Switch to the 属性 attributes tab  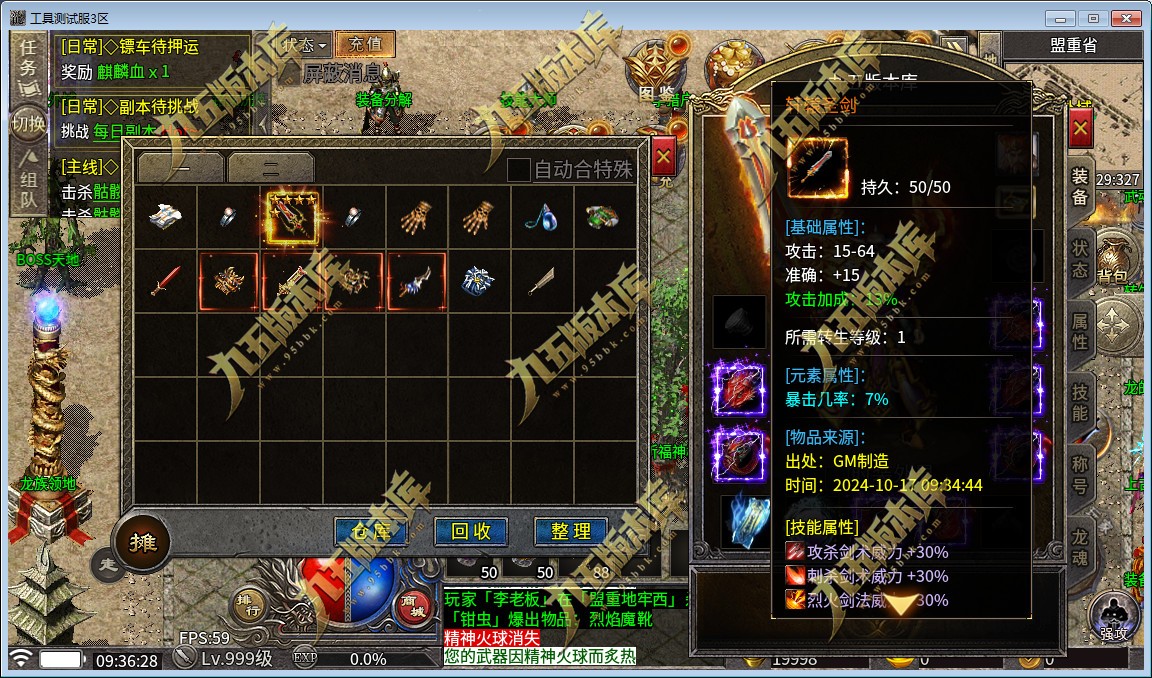[1080, 331]
